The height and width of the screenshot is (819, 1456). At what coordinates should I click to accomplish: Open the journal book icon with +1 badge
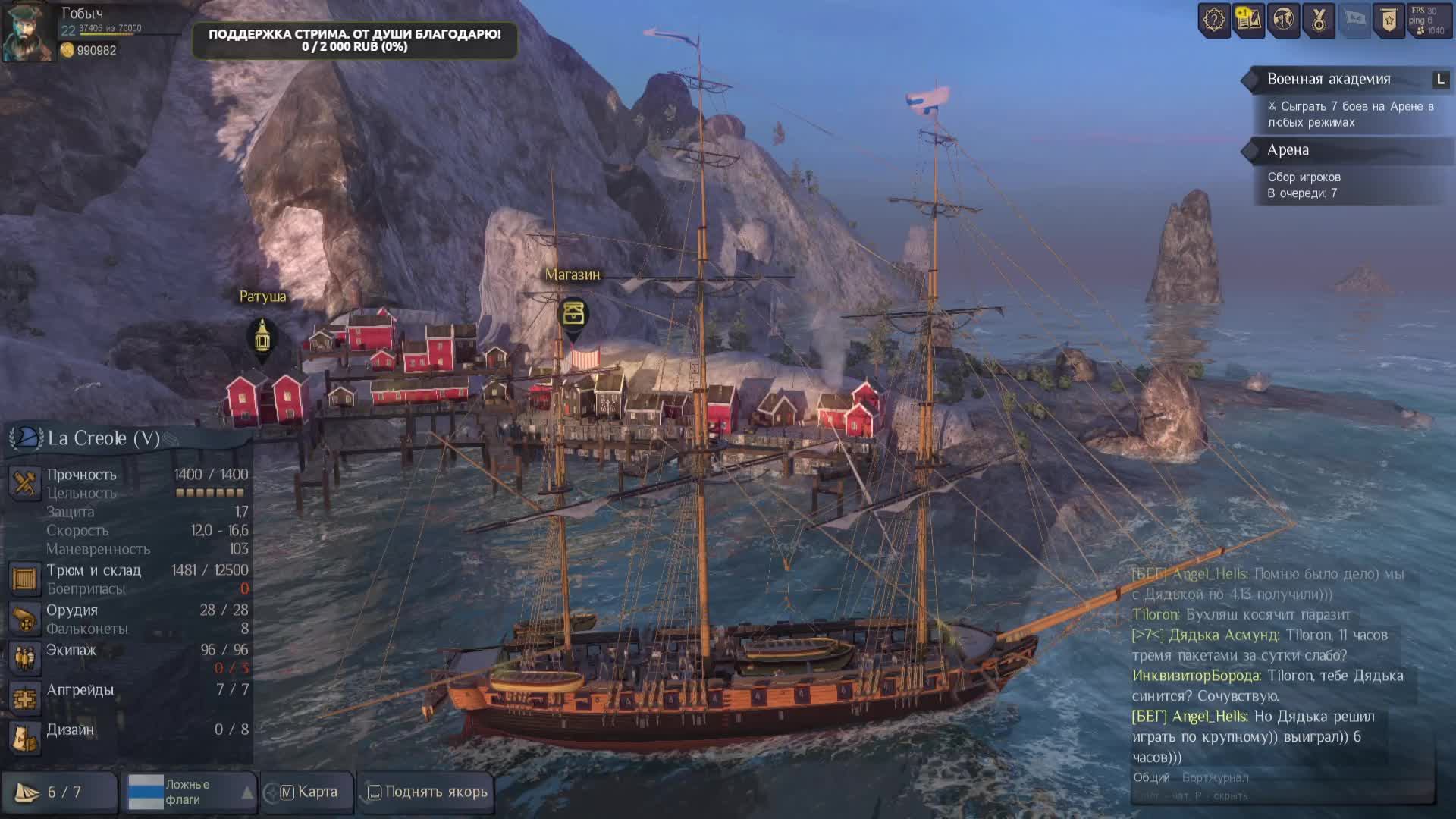coord(1248,20)
